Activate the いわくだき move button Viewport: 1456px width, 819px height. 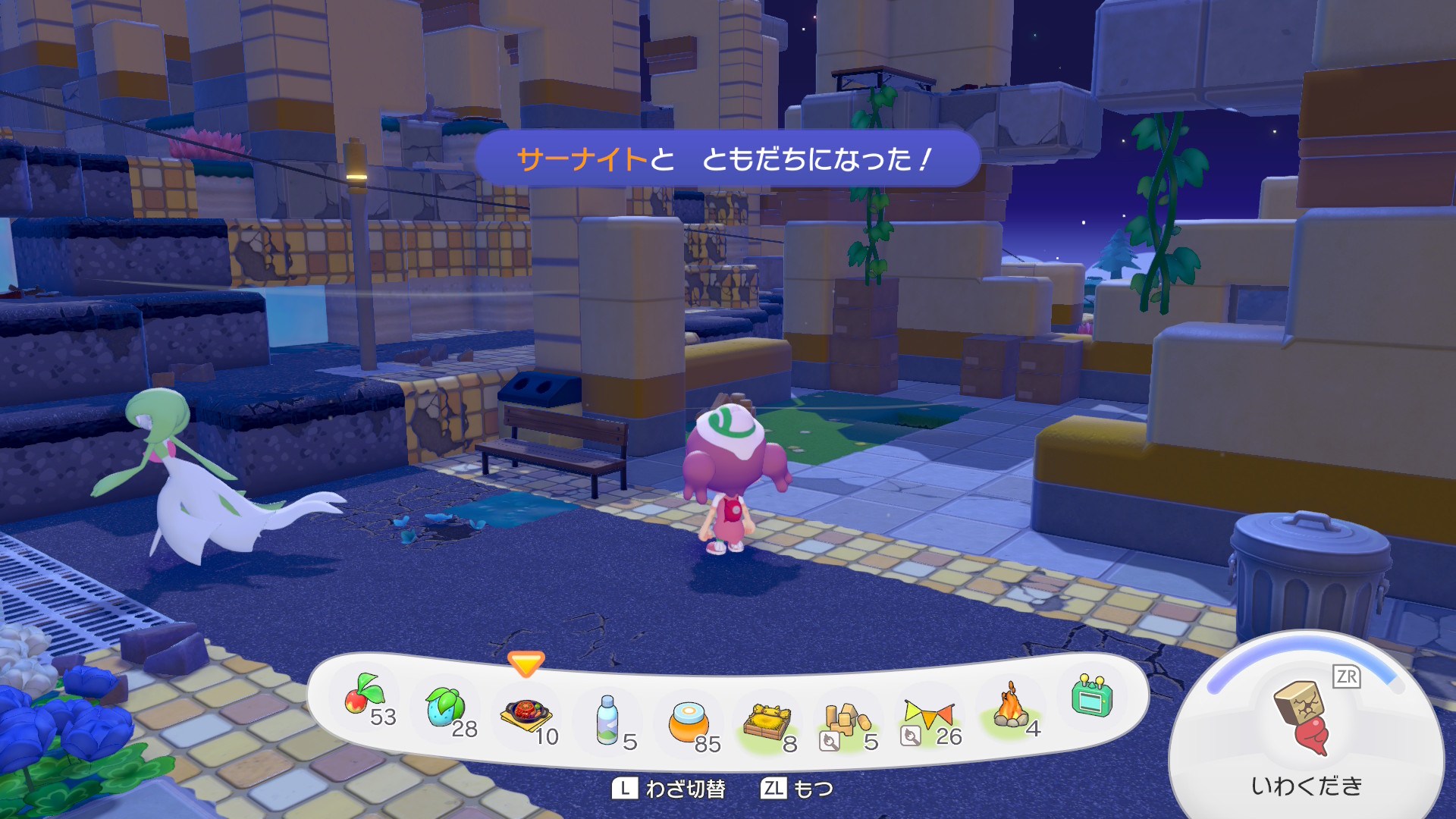click(x=1304, y=728)
